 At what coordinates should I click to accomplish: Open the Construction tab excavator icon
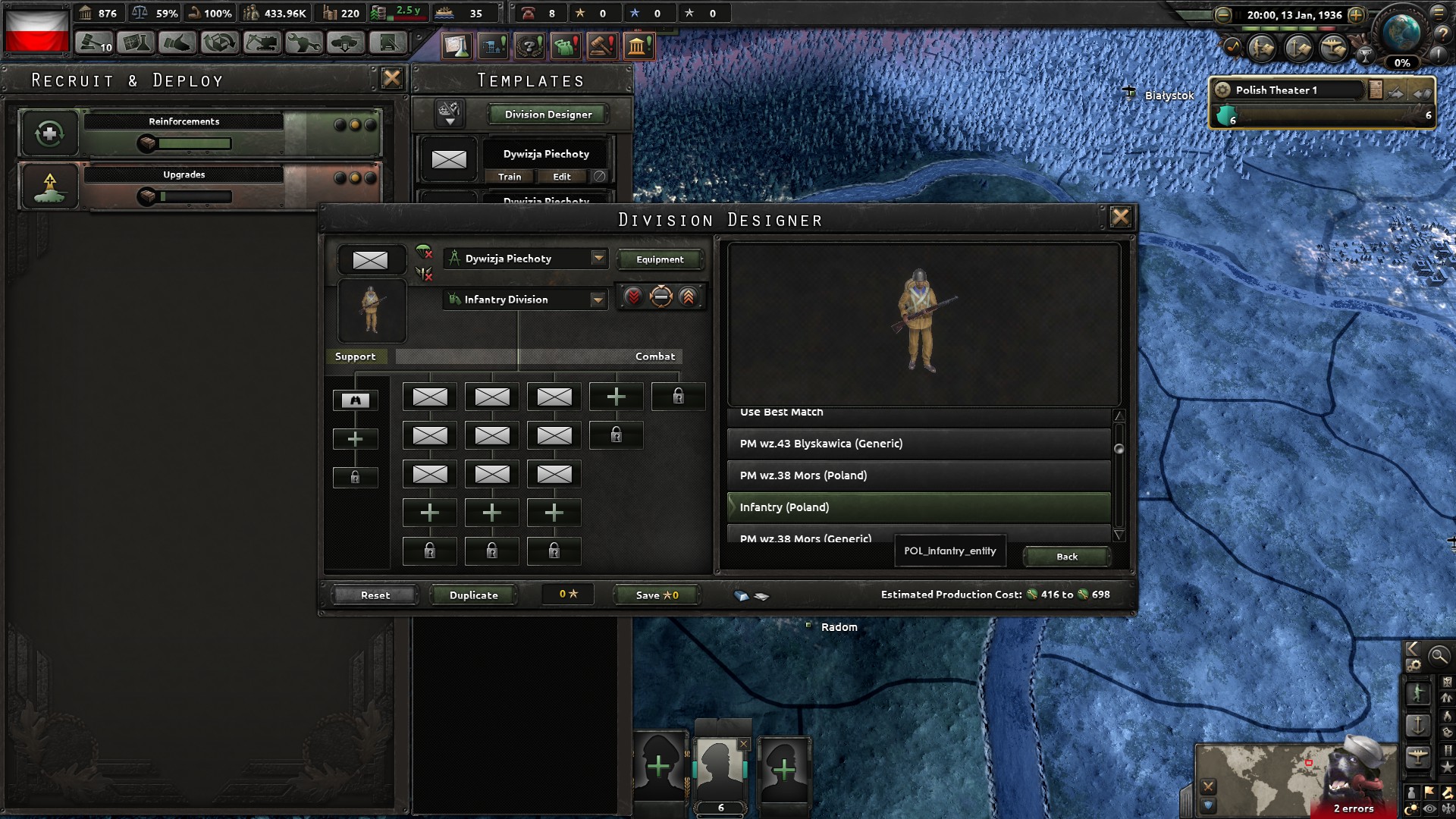262,42
